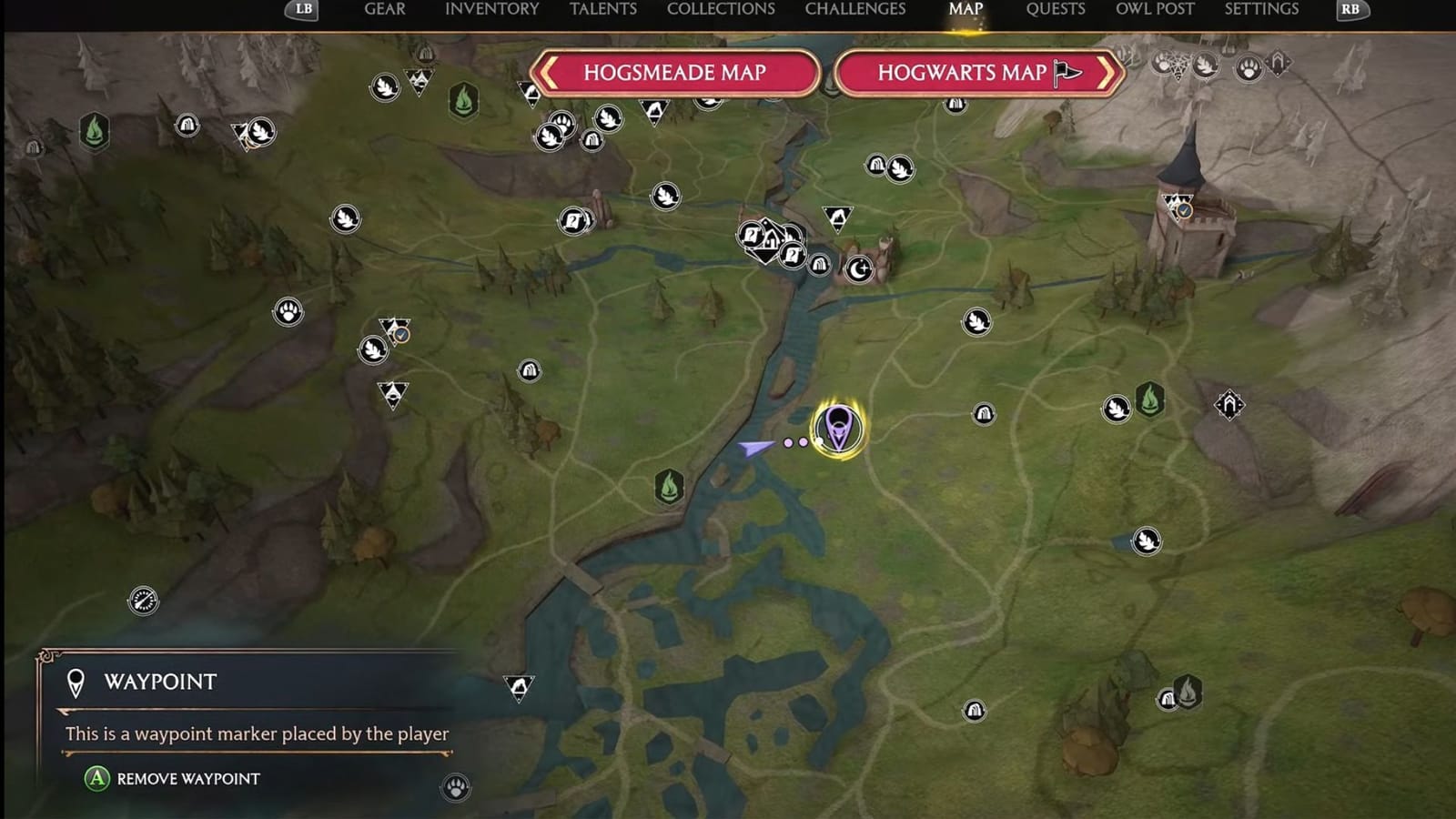Image resolution: width=1456 pixels, height=819 pixels.
Task: Click the green Floo Flame fast travel icon near river
Action: click(671, 488)
